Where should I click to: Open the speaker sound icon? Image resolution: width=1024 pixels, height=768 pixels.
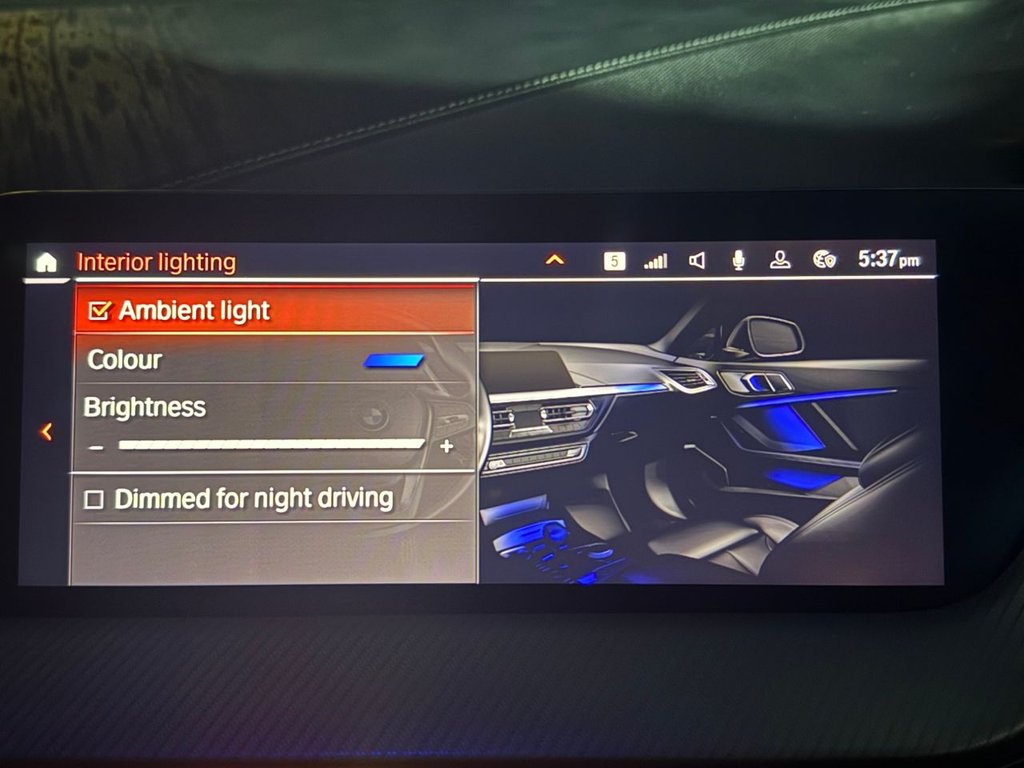(697, 261)
